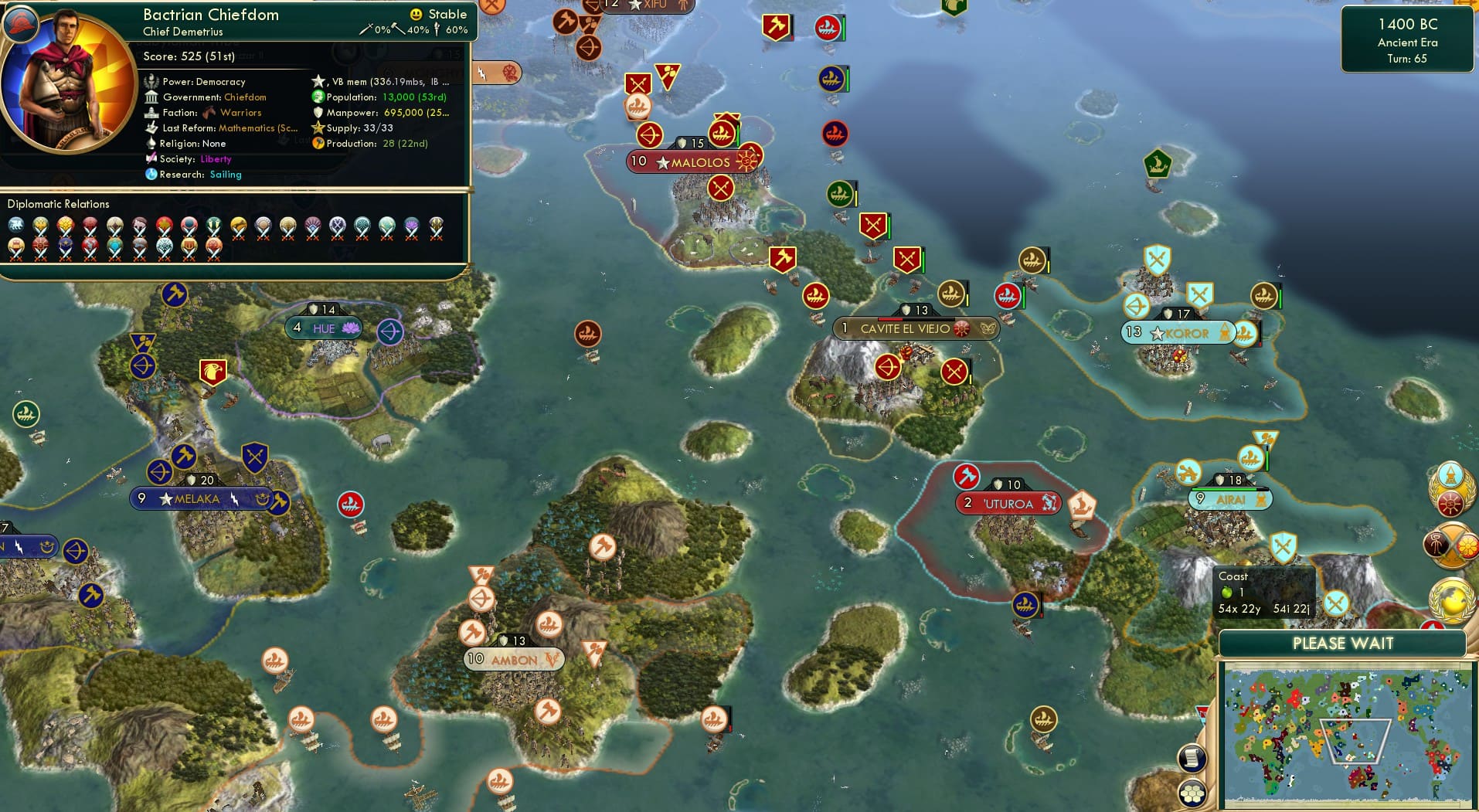Toggle the war indicator under the first diplomatic civ
Viewport: 1479px width, 812px height.
coord(15,233)
